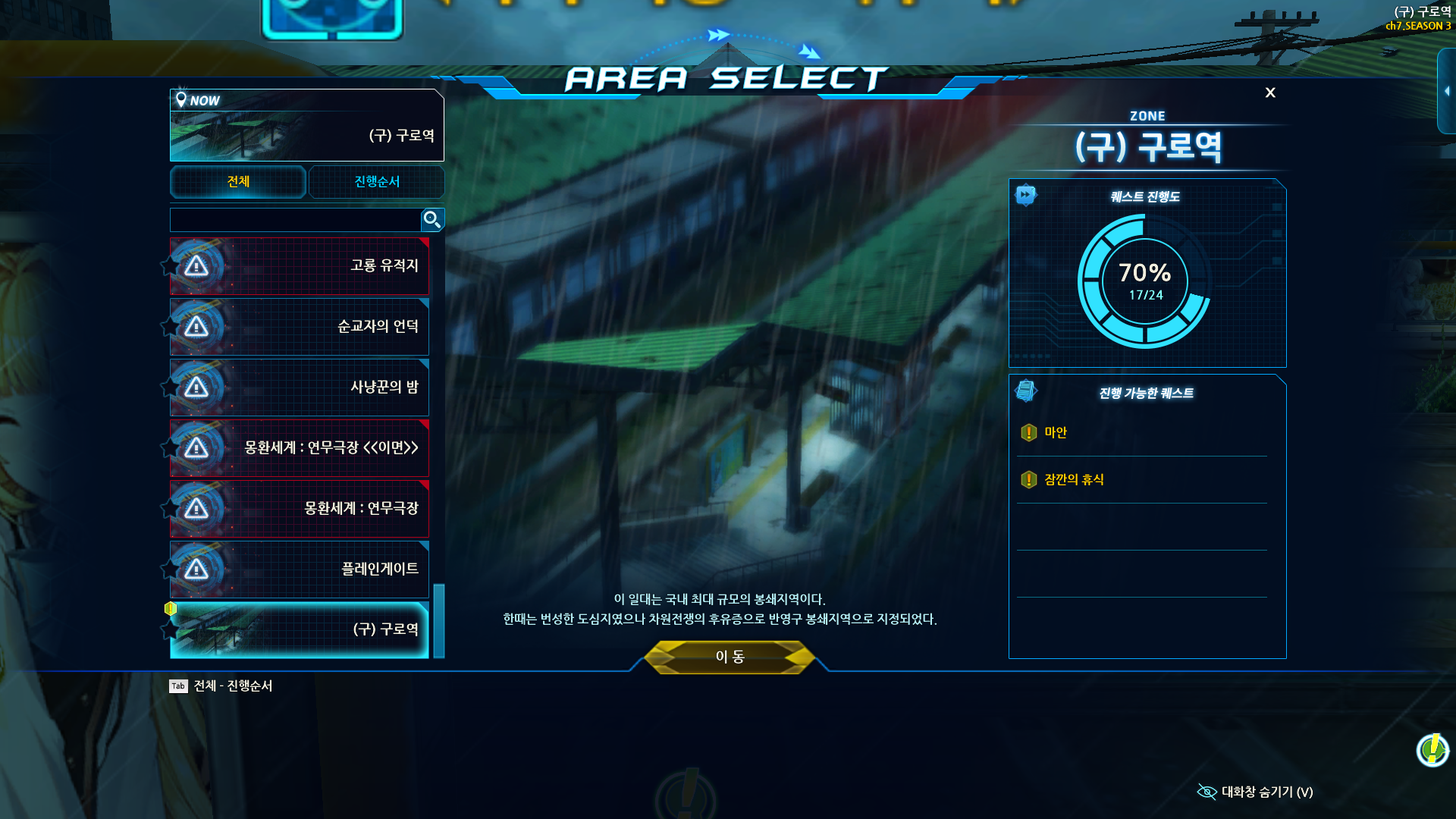The image size is (1456, 819).
Task: Hide the chat window with 대화창 숨기기
Action: pyautogui.click(x=1256, y=792)
